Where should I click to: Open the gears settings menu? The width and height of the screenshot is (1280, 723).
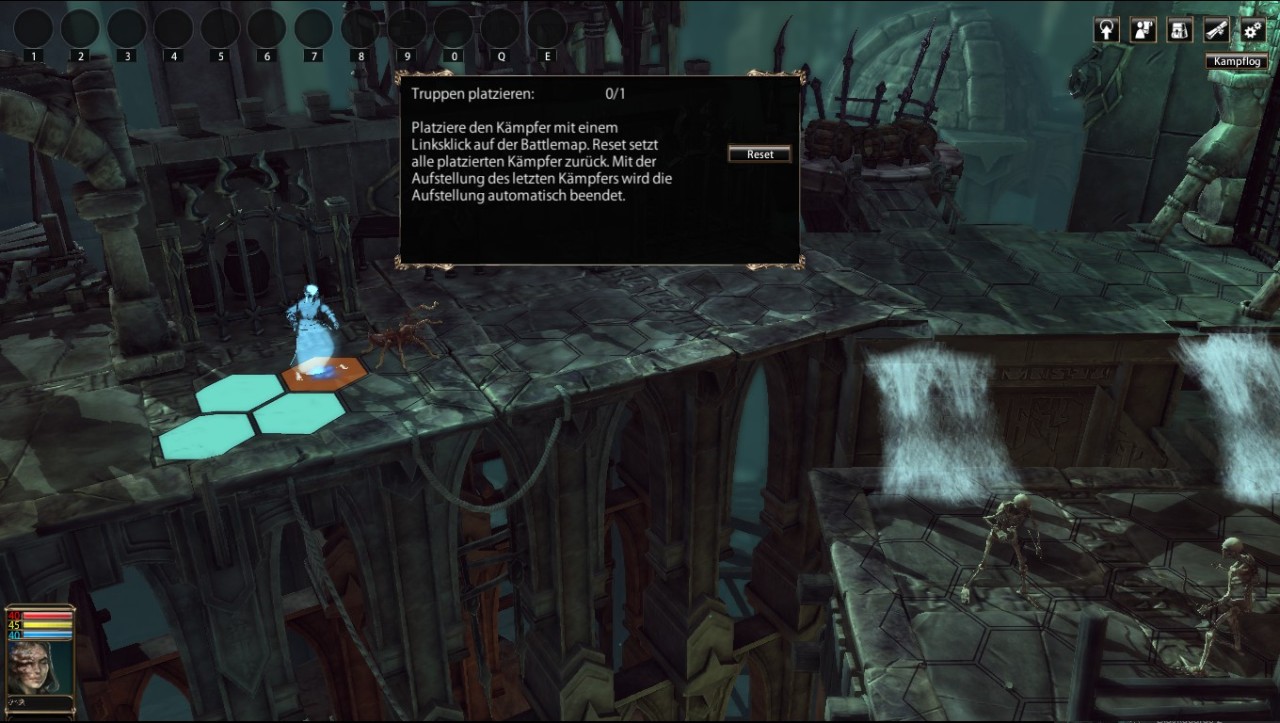tap(1252, 30)
